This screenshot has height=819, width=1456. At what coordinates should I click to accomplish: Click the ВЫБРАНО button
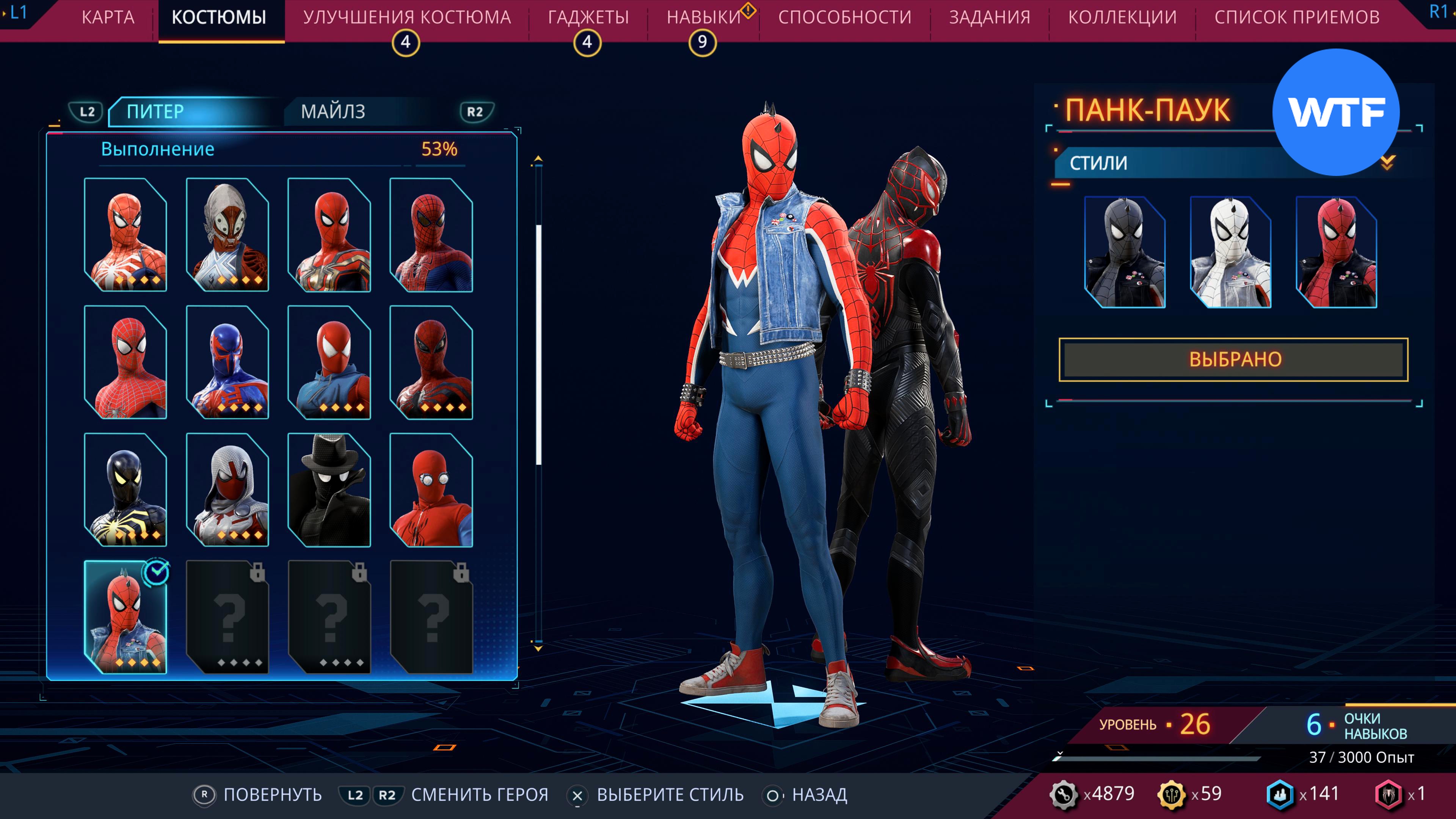(x=1233, y=359)
